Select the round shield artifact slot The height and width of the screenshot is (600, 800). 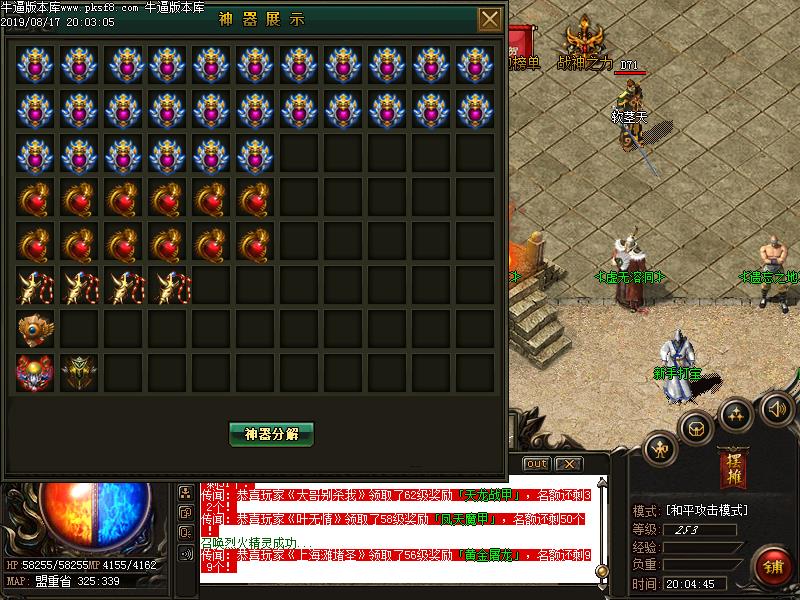(x=36, y=329)
